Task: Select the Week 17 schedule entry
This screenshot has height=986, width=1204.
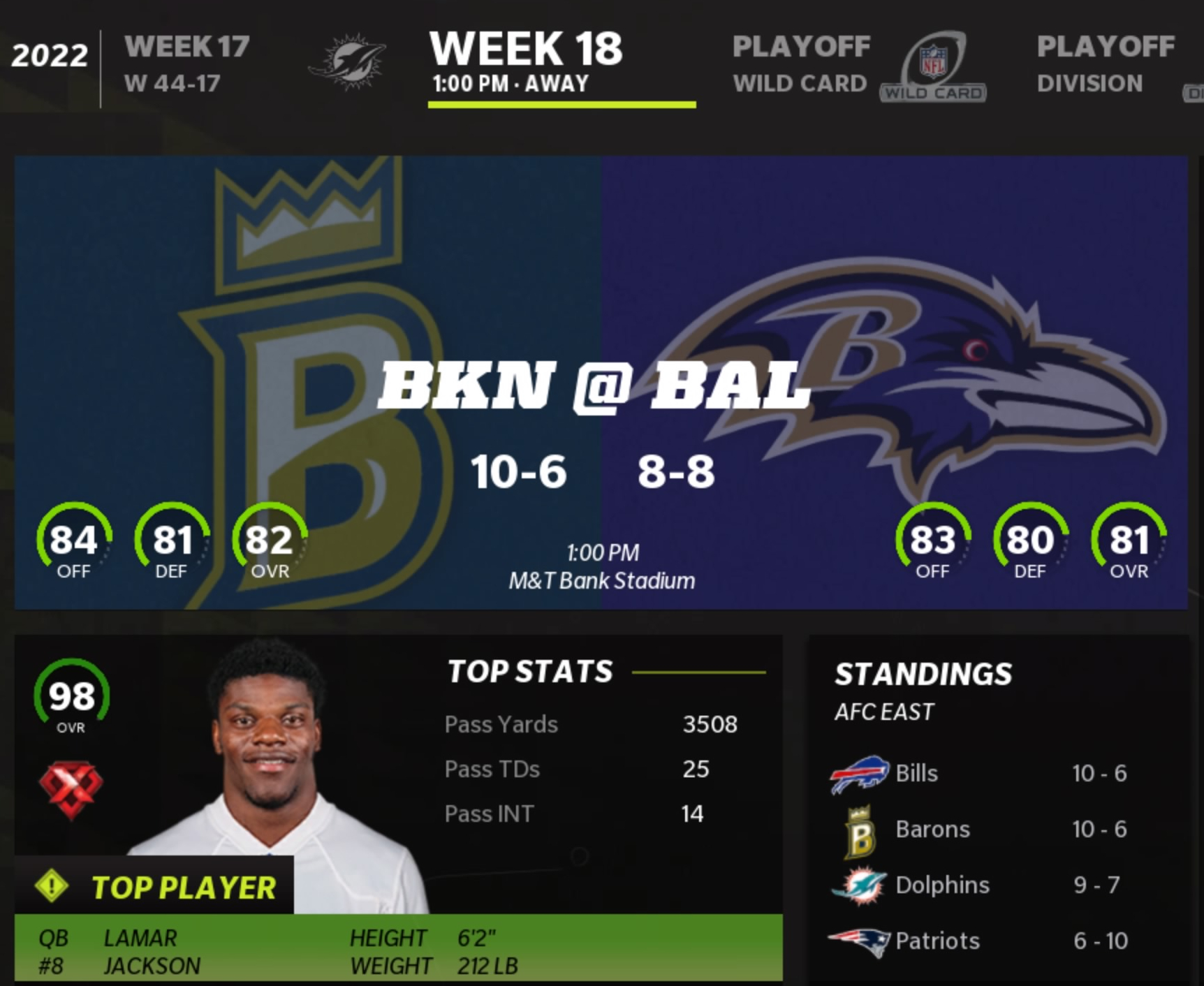Action: (x=186, y=64)
